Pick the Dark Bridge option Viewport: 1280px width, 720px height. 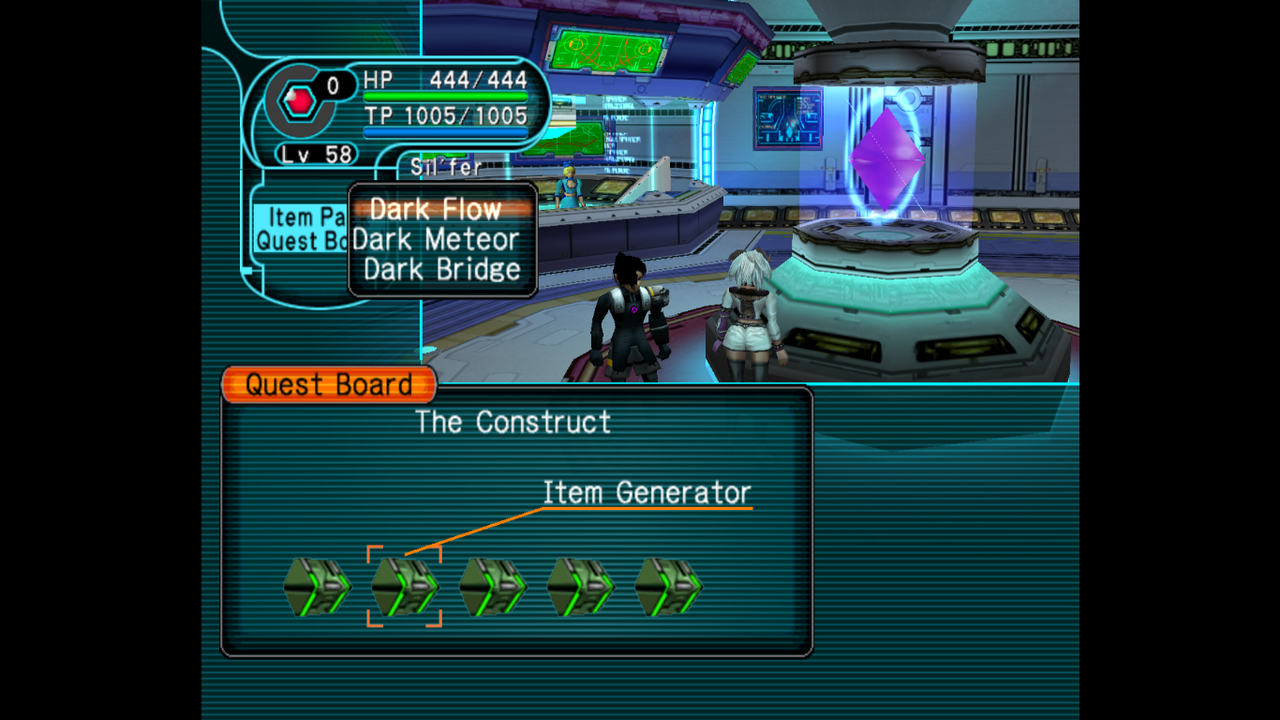(441, 269)
